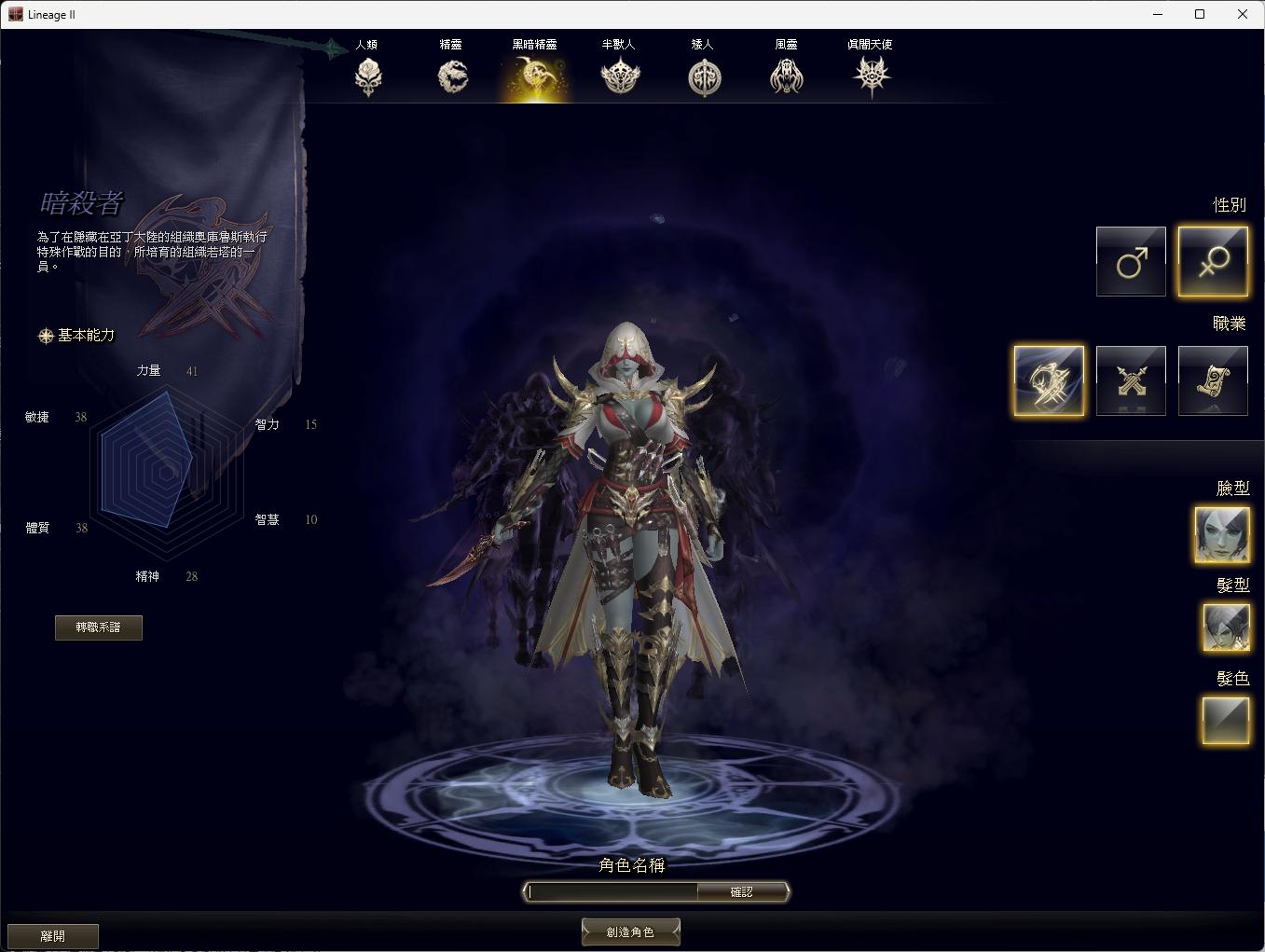Select the male gender icon
Viewport: 1265px width, 952px height.
[x=1131, y=262]
